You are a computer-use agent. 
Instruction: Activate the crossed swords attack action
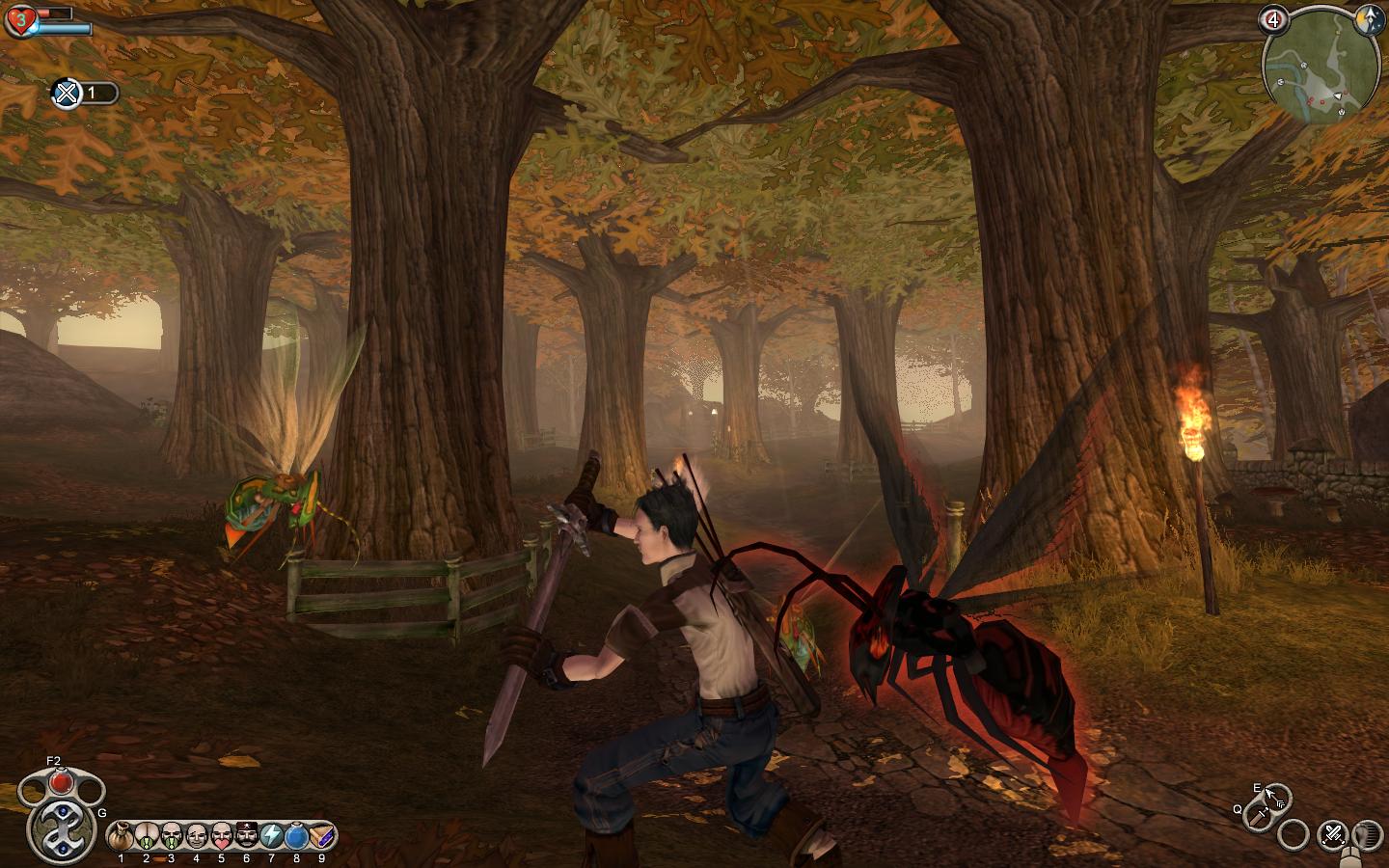coord(1333,834)
